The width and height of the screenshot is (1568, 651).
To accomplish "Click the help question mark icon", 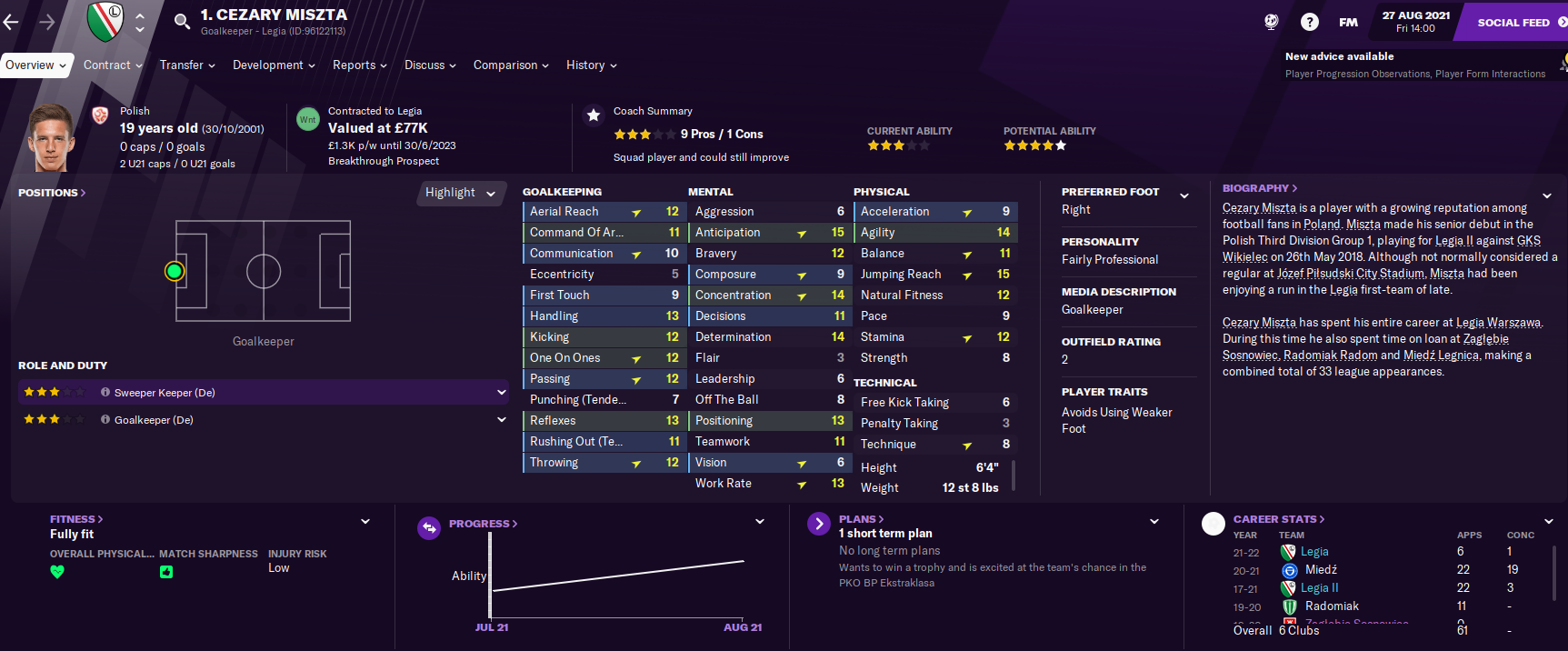I will (x=1309, y=22).
